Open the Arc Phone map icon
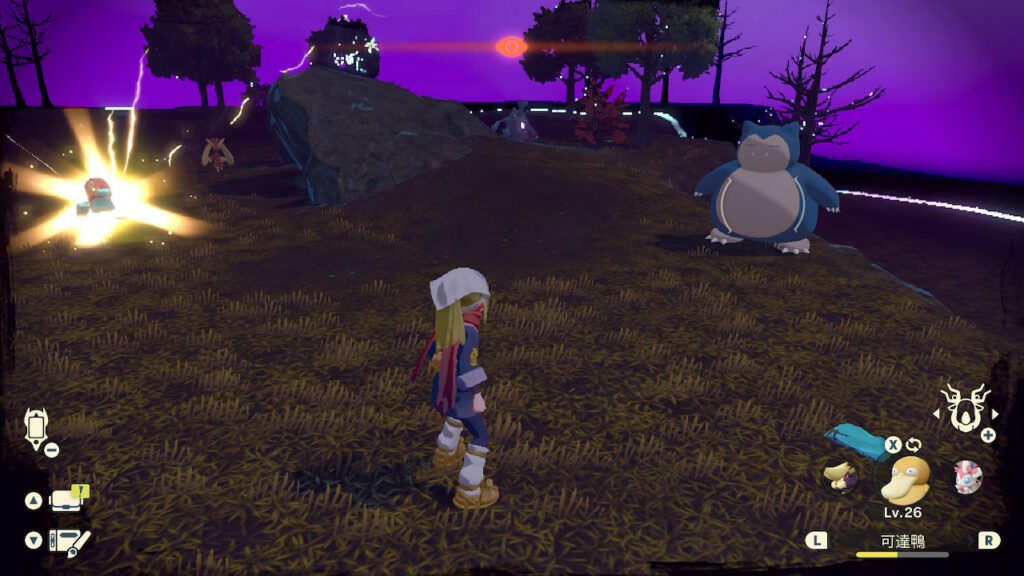Screen dimensions: 1024x576 (36, 427)
